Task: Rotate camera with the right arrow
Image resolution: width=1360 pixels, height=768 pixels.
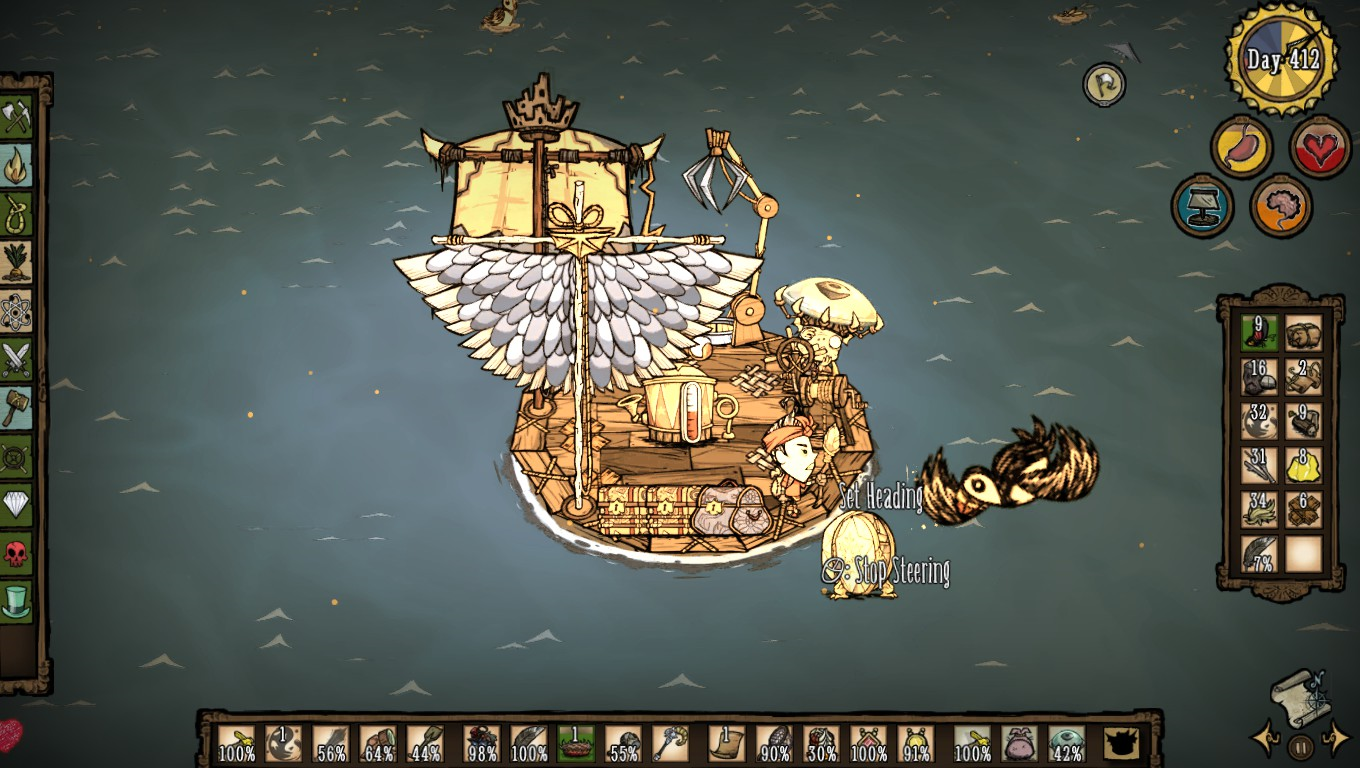Action: tap(1337, 740)
